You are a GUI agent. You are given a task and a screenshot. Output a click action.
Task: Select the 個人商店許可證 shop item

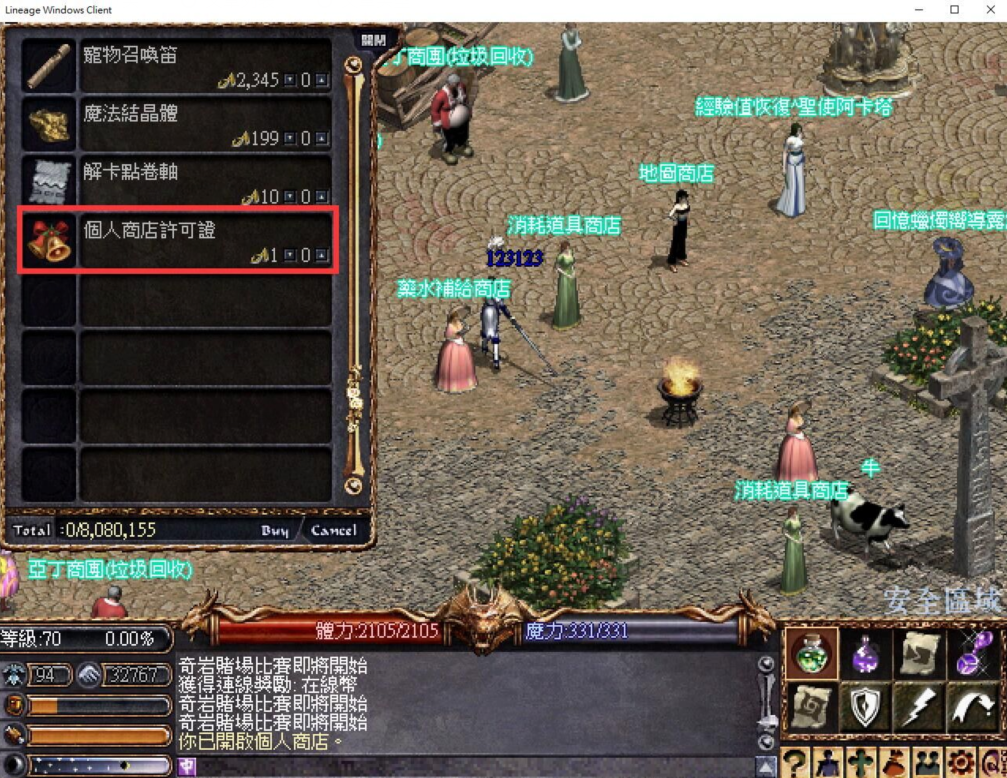[178, 240]
